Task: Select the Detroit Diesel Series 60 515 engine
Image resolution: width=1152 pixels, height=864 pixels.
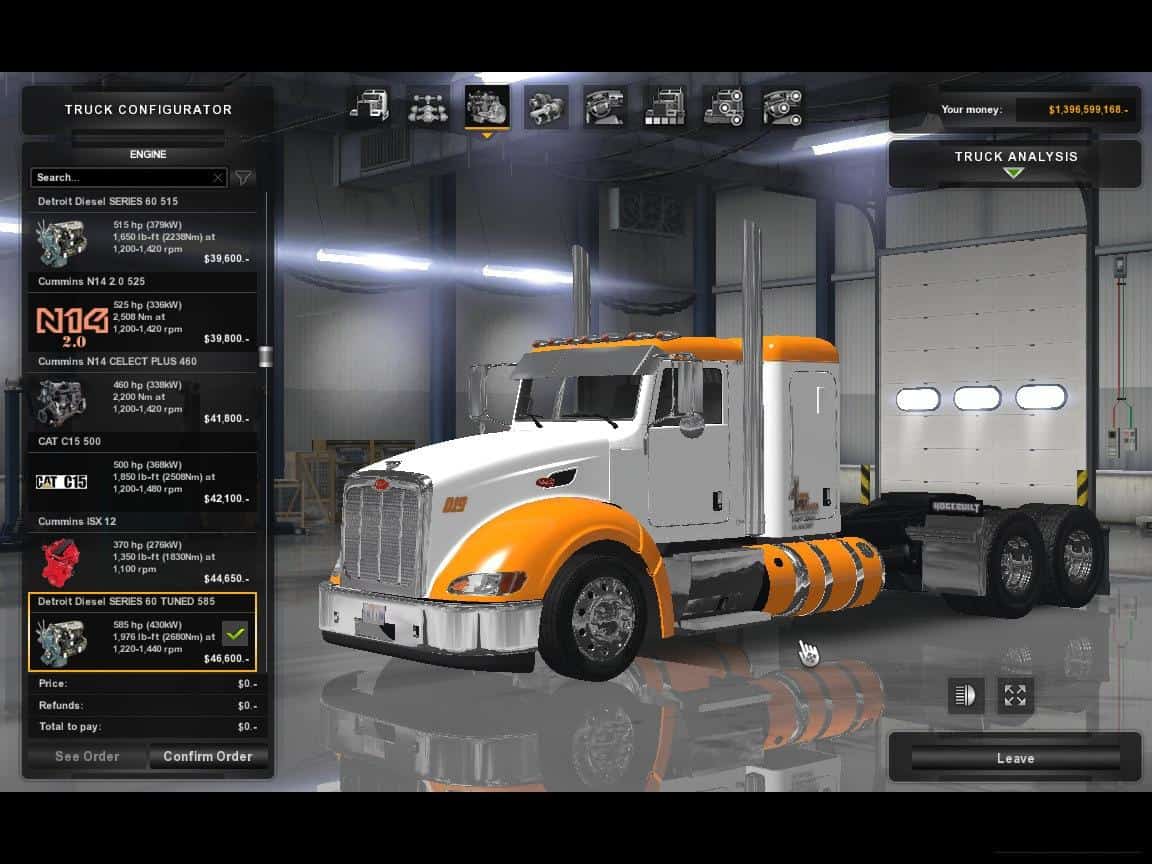Action: (x=143, y=240)
